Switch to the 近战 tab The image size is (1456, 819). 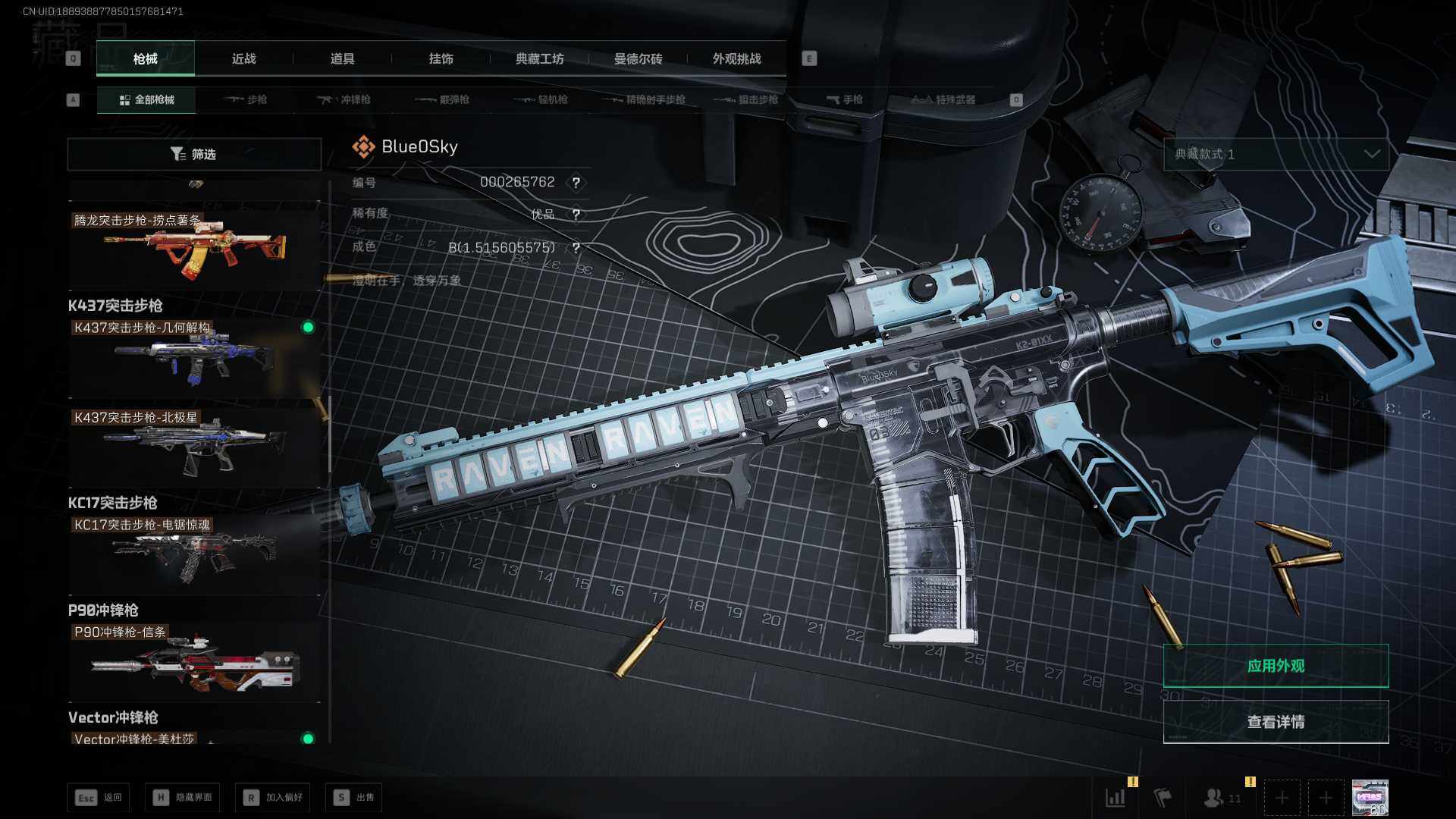[x=243, y=58]
